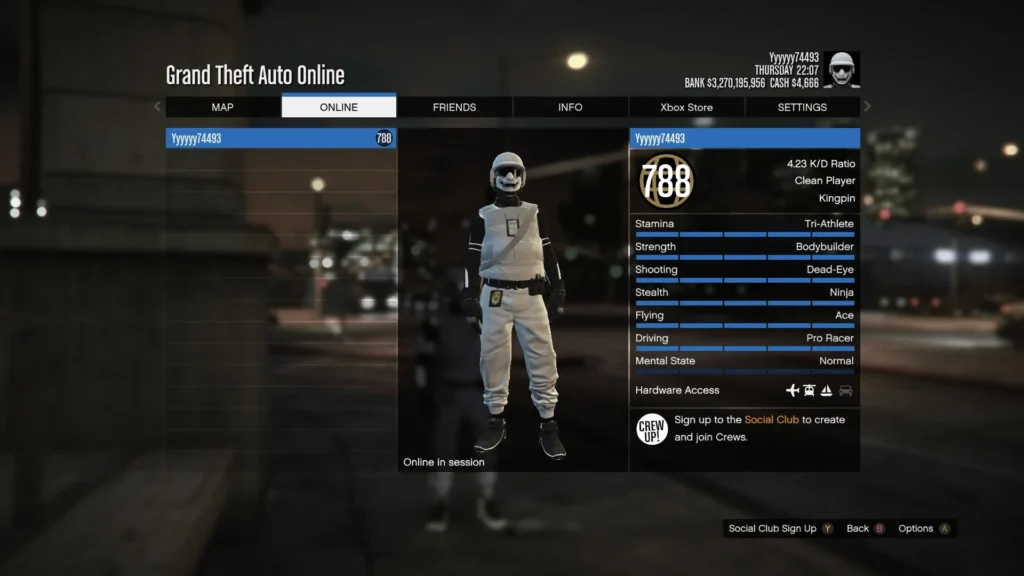
Task: Open the Social Club link
Action: 771,420
